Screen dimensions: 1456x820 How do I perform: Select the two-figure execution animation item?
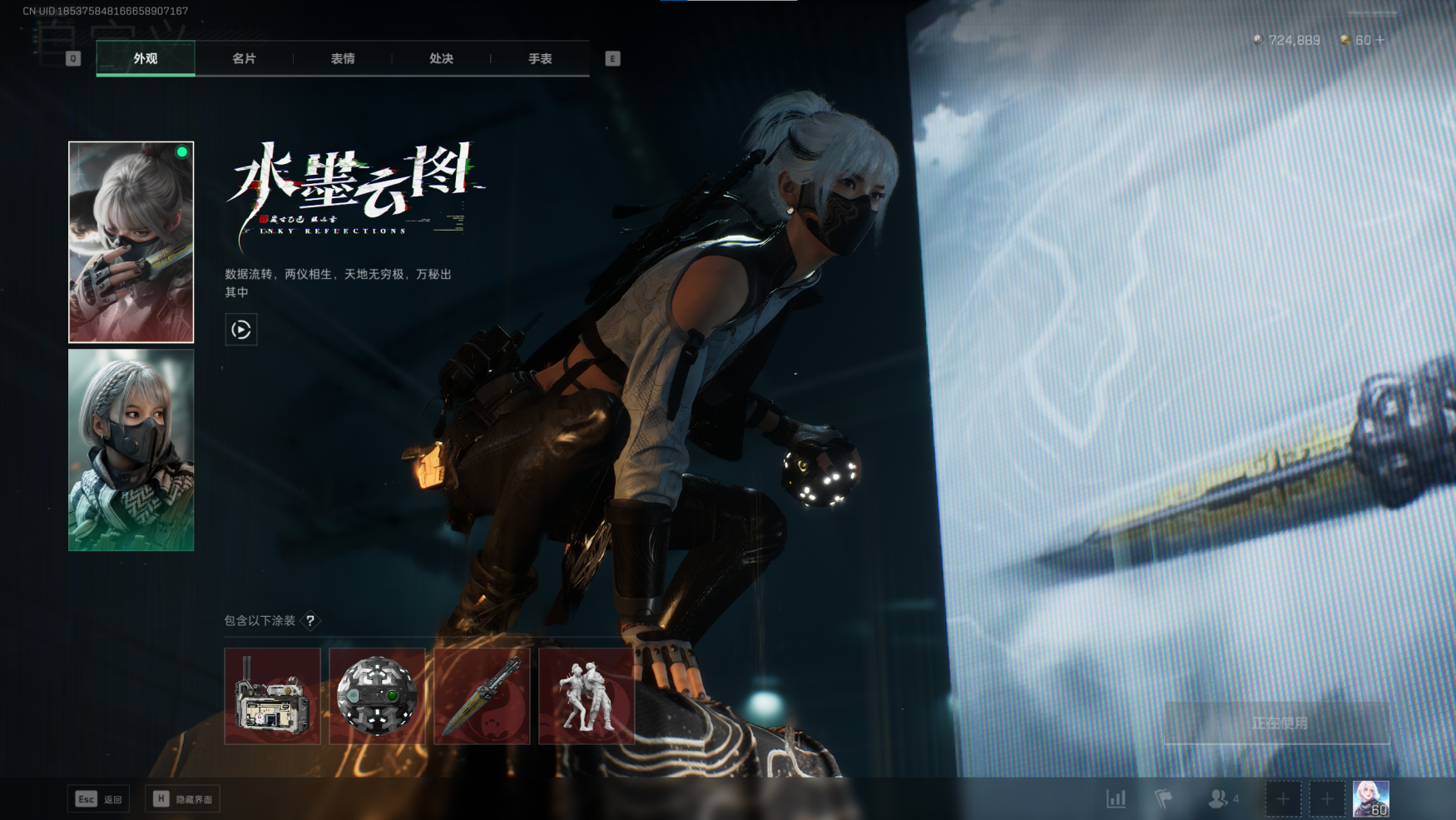(x=587, y=696)
